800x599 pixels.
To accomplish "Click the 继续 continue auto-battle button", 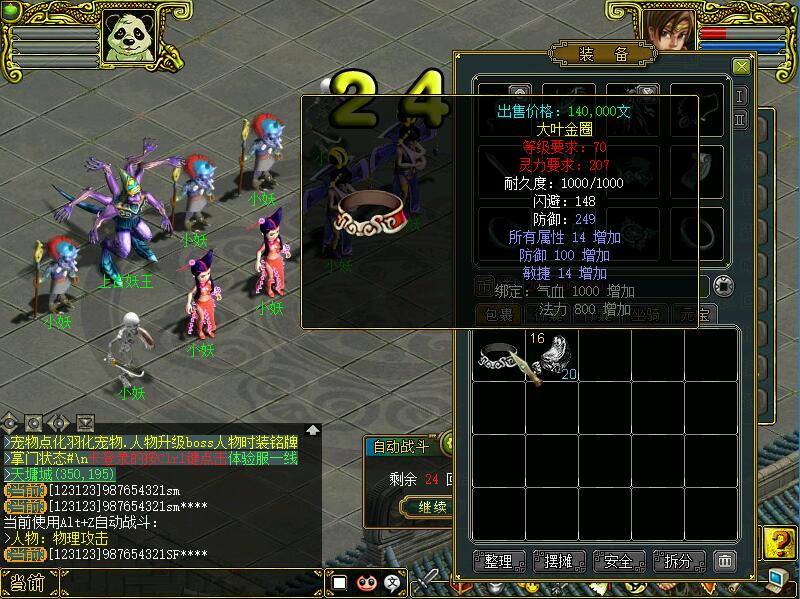I will point(431,507).
